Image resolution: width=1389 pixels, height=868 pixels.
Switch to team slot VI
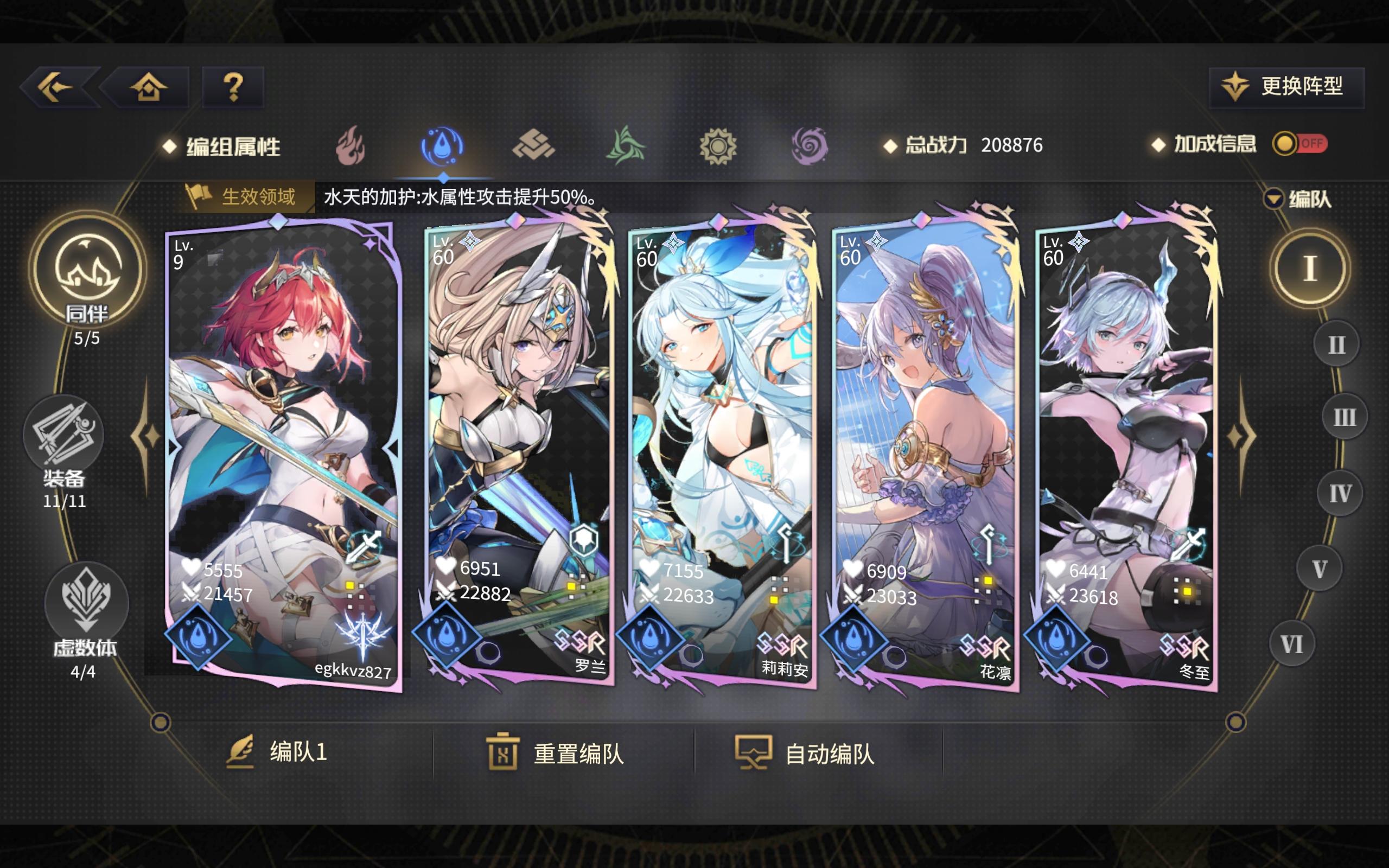pos(1291,644)
